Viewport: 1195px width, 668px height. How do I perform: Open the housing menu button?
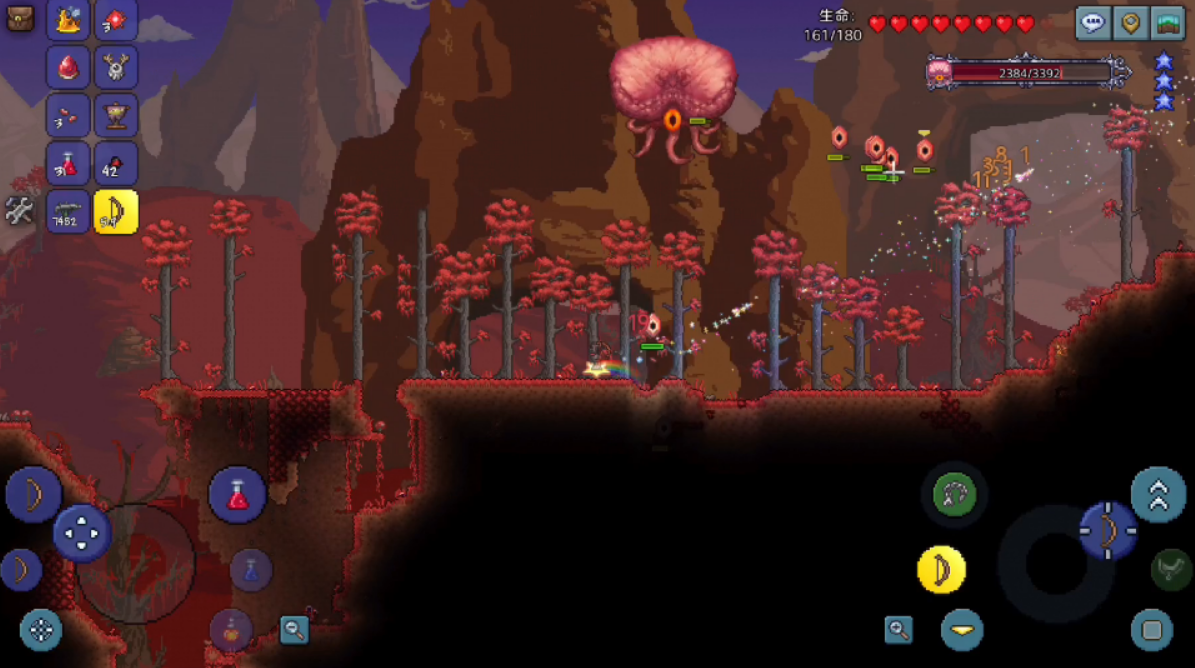pos(1167,22)
